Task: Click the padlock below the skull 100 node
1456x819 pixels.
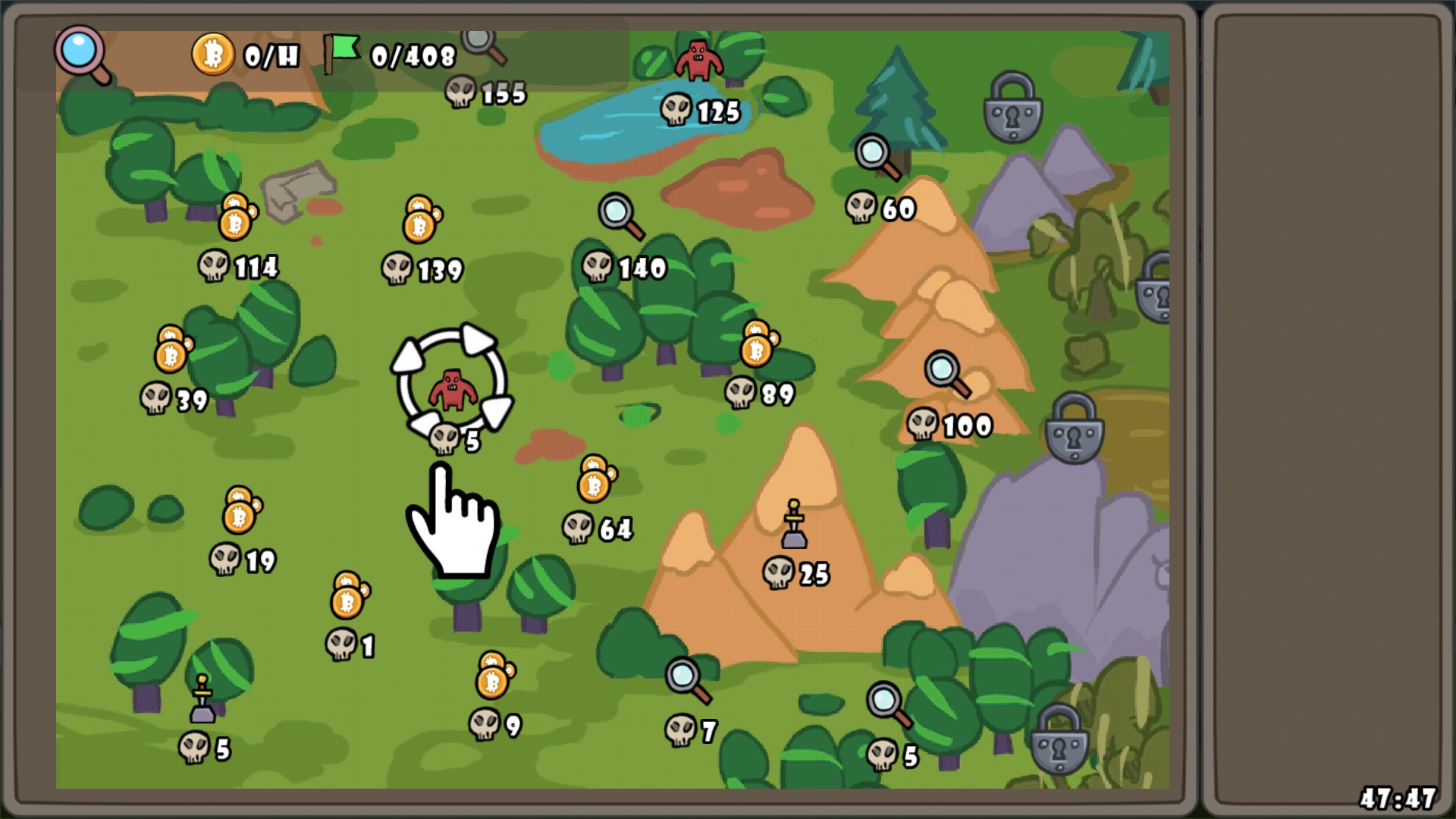Action: pyautogui.click(x=1074, y=428)
